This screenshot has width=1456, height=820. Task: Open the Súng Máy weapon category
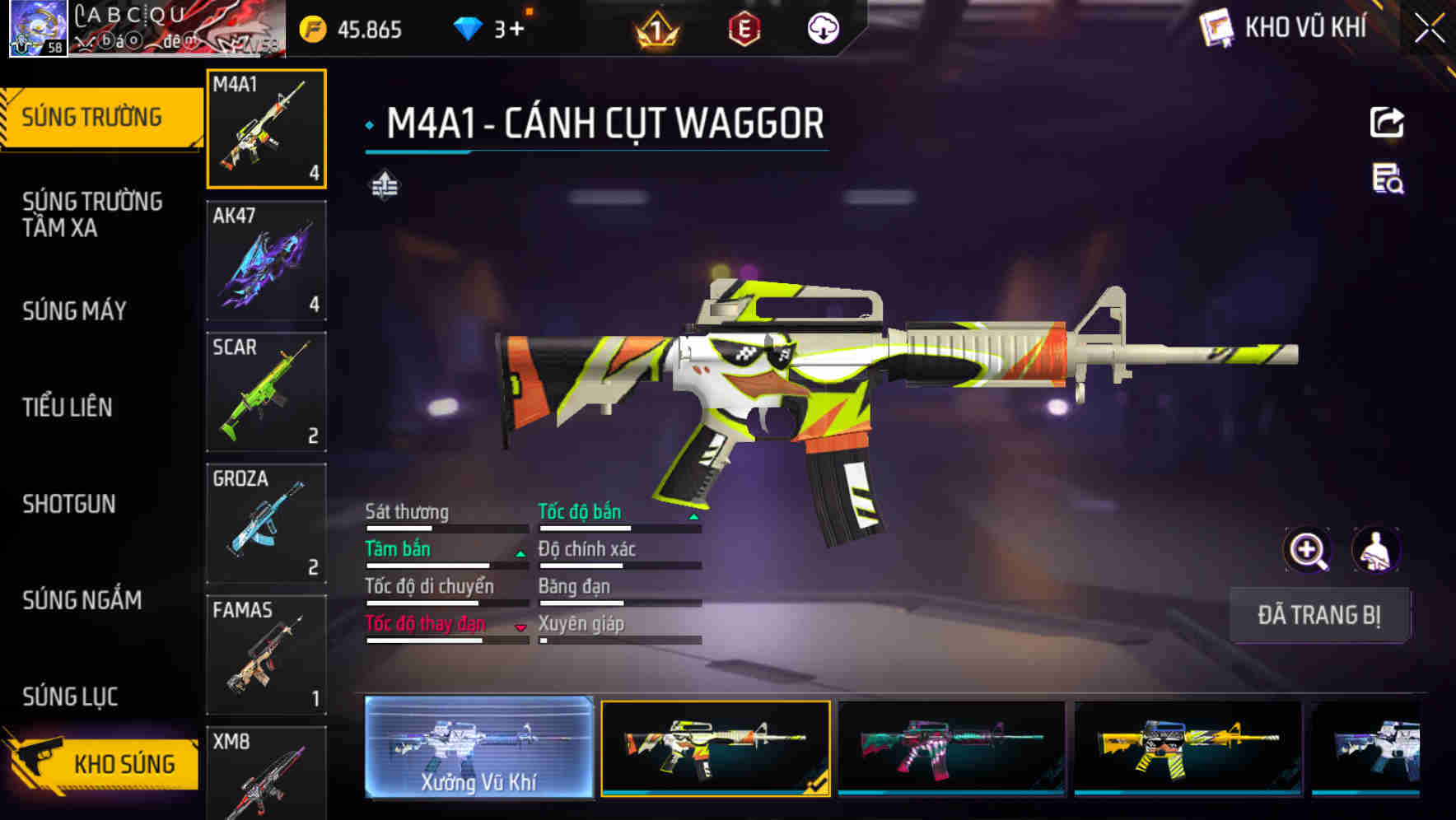click(75, 311)
